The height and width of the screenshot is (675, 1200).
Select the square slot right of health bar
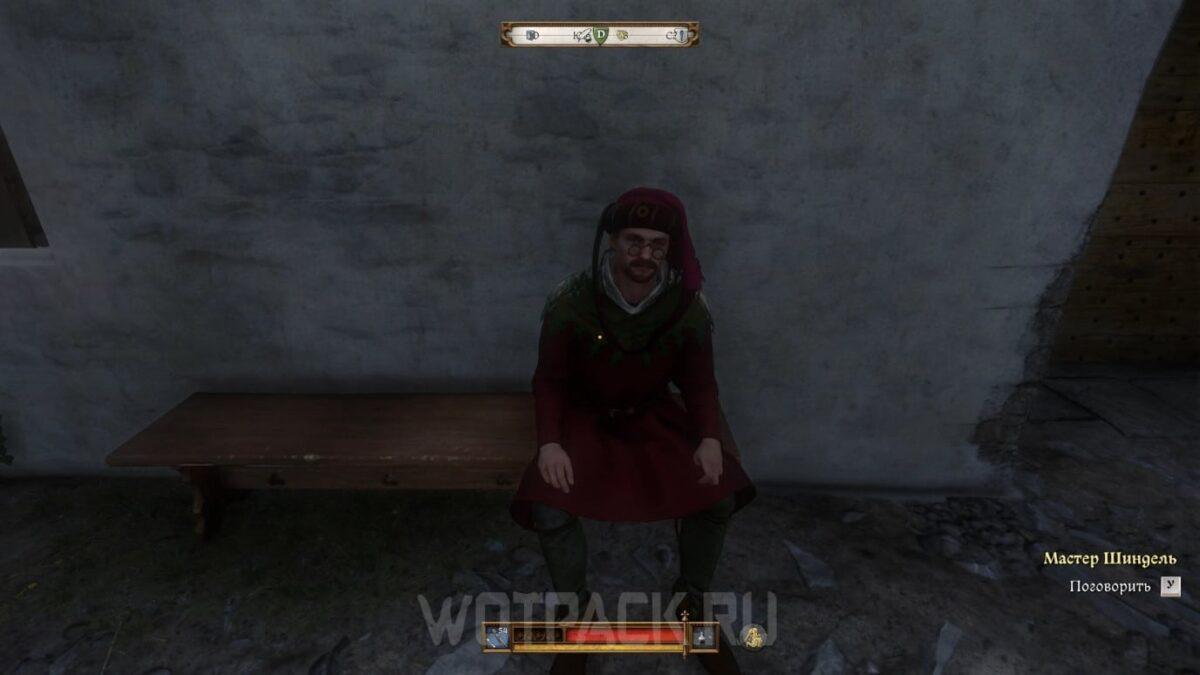point(704,635)
